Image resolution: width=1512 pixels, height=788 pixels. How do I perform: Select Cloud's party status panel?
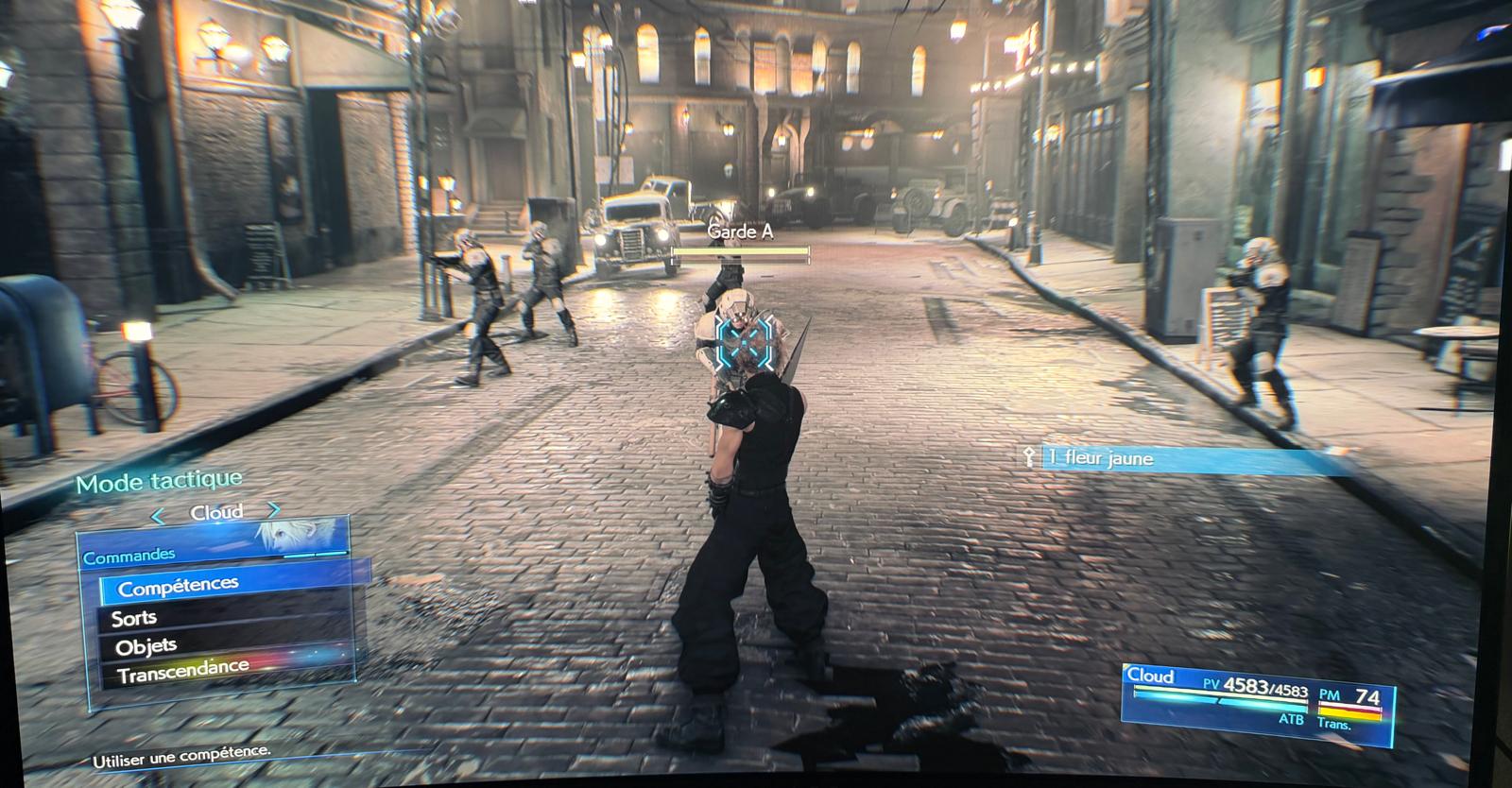[1257, 697]
